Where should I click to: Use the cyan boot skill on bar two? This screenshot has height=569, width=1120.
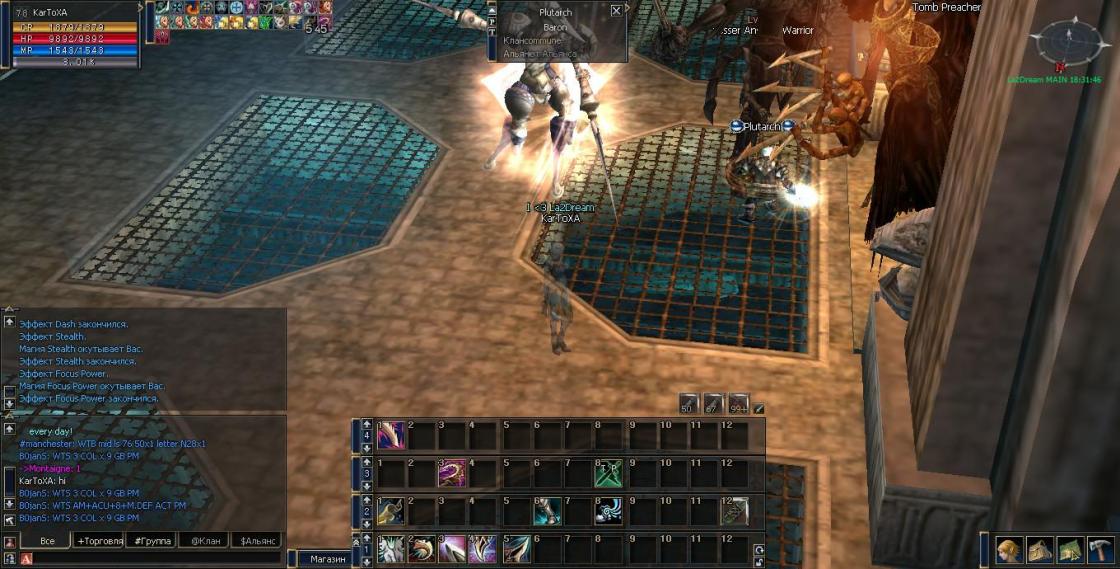click(x=546, y=511)
